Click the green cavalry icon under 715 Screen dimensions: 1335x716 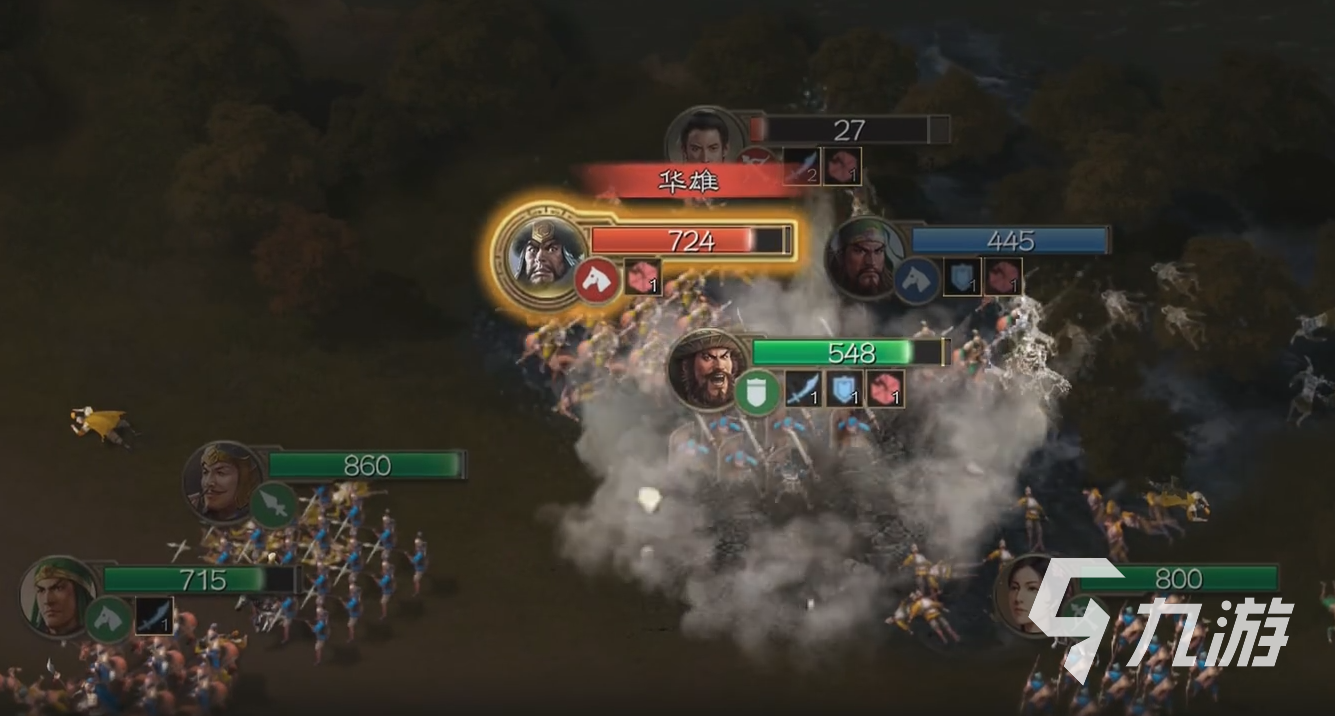[108, 620]
